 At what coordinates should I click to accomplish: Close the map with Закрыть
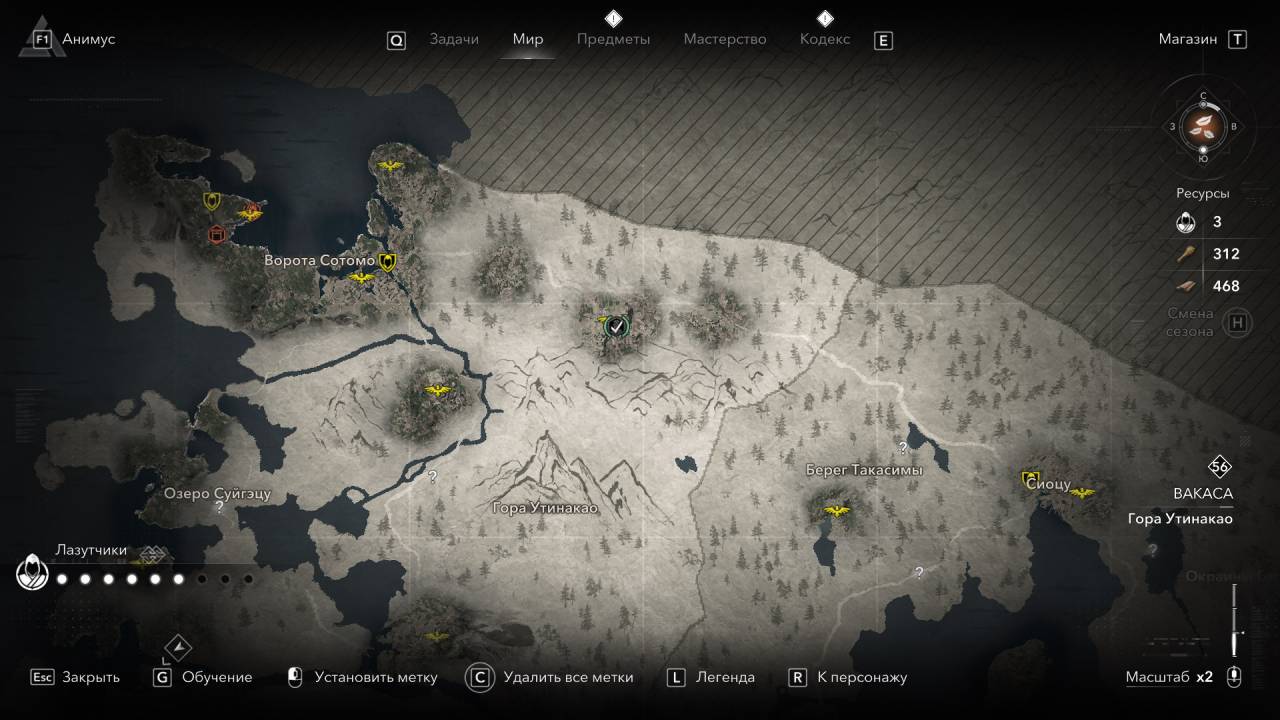click(90, 677)
